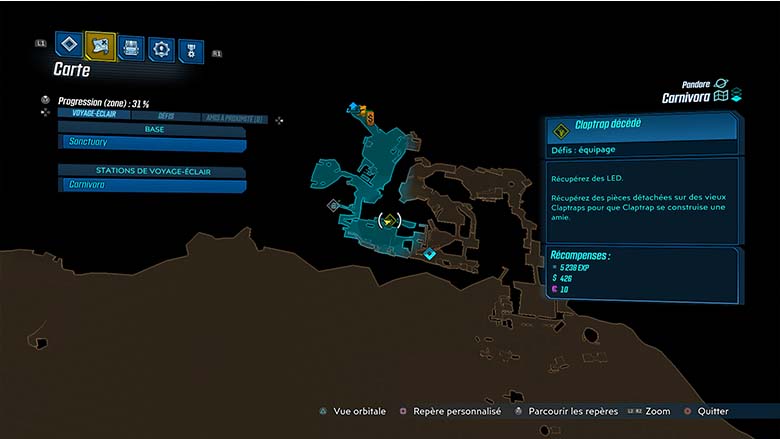Screen dimensions: 780x439
Task: Click the yellow Claptrap challenge map marker
Action: (389, 220)
